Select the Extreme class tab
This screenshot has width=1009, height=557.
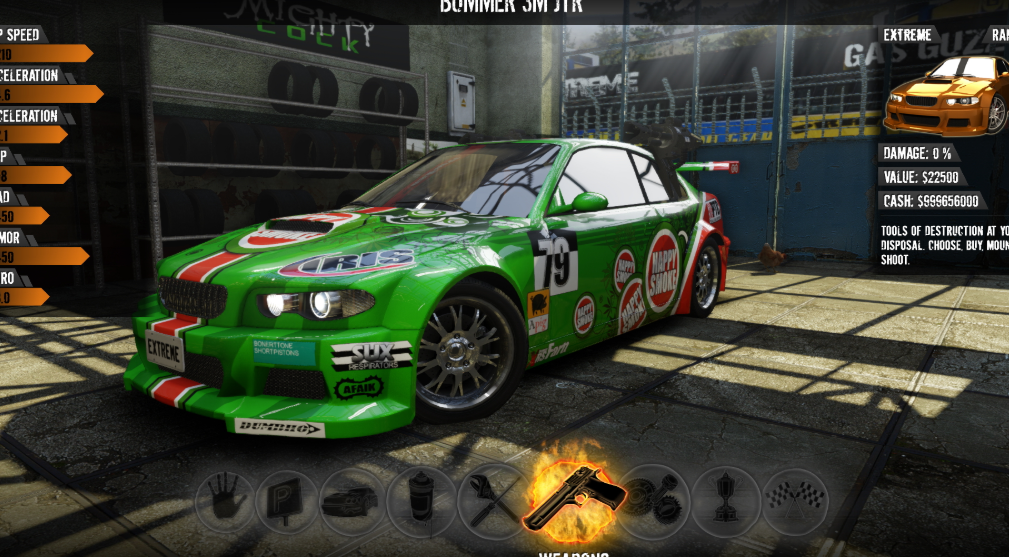tap(907, 35)
